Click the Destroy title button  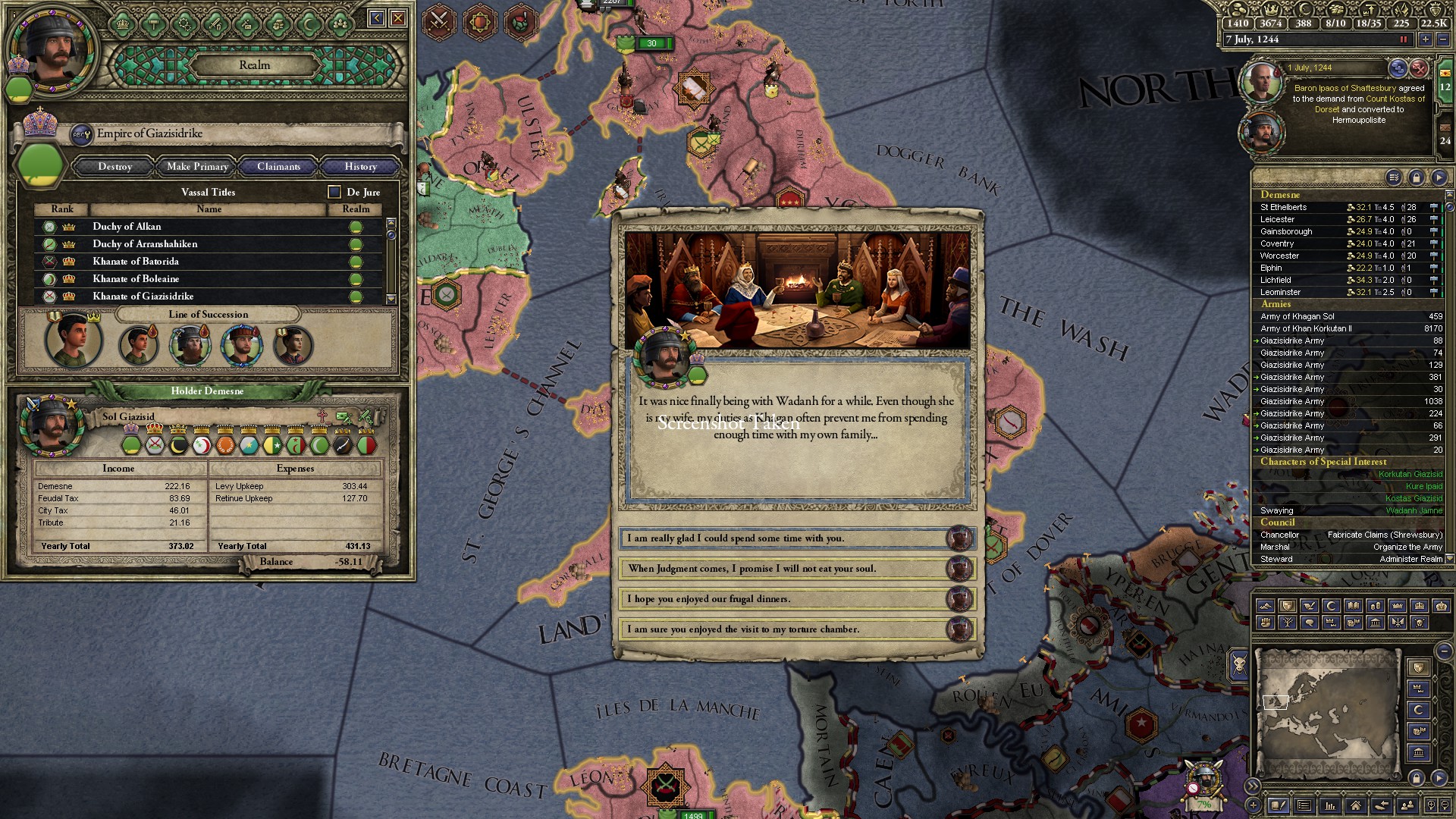click(115, 167)
